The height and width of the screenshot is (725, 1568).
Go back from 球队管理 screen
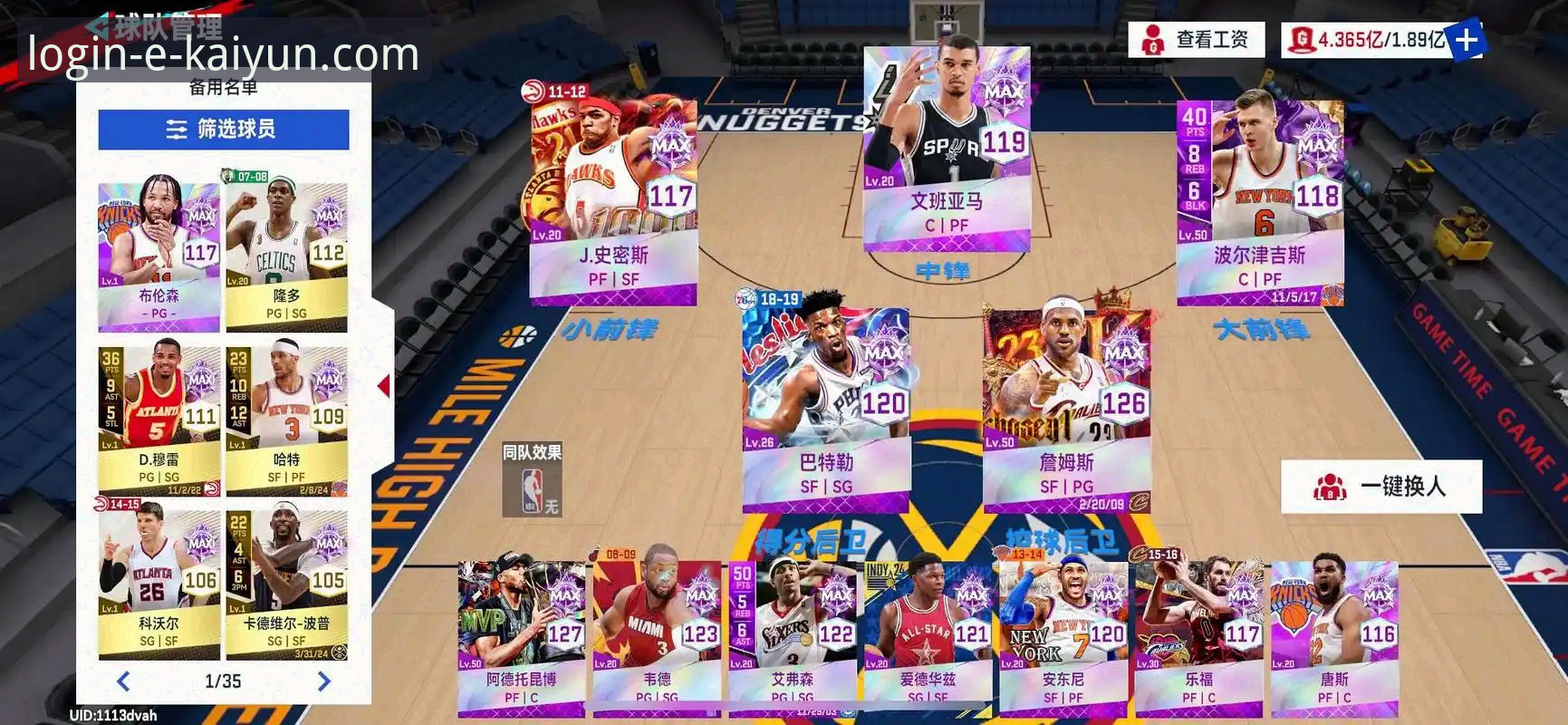[x=100, y=25]
